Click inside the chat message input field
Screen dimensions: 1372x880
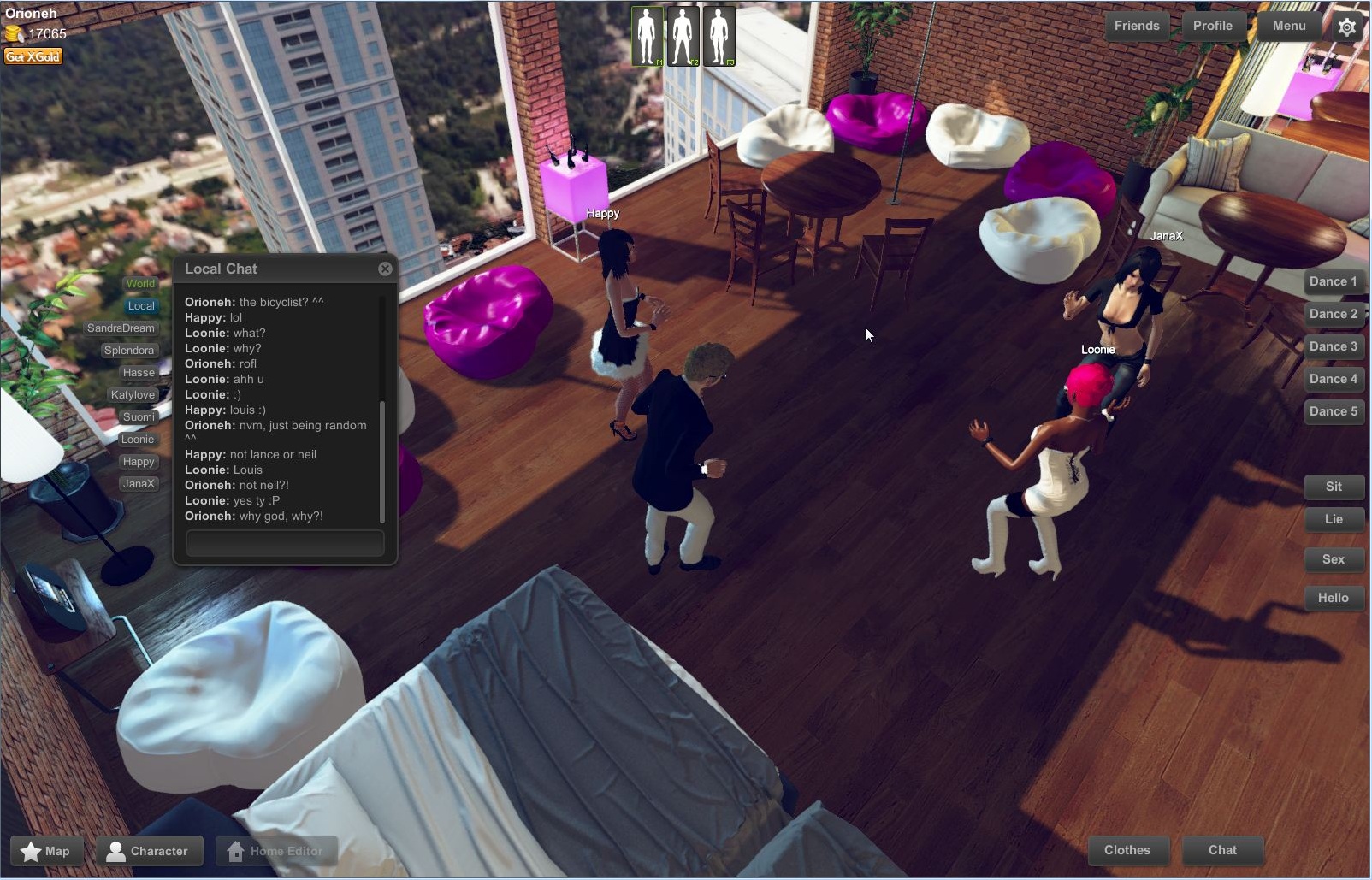point(284,542)
